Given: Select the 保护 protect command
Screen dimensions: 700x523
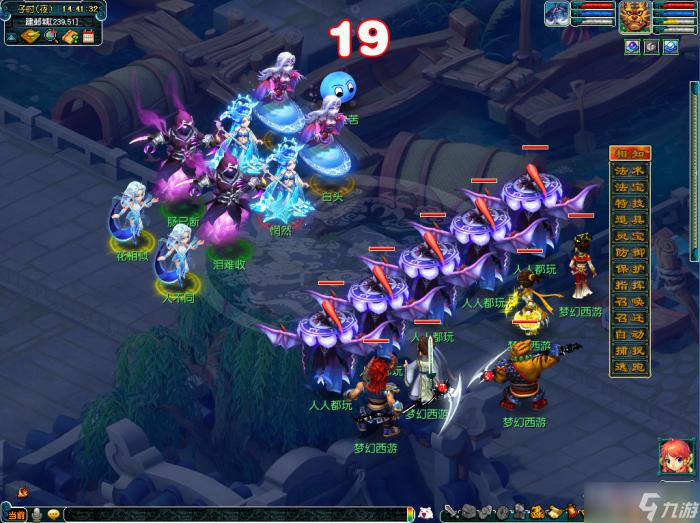Looking at the screenshot, I should click(x=628, y=269).
